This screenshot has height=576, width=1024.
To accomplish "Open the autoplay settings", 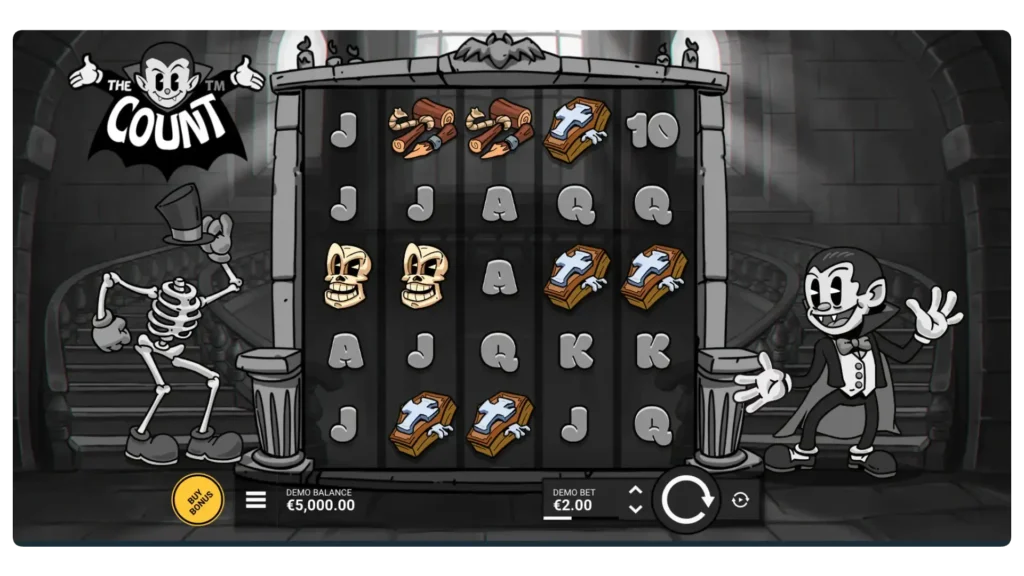I will coord(740,500).
